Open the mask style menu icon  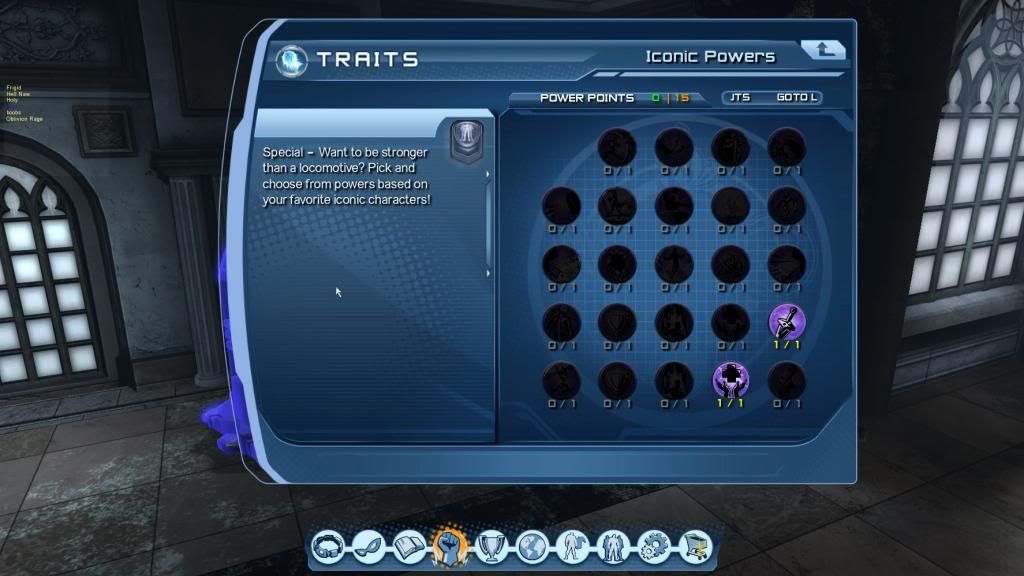370,546
